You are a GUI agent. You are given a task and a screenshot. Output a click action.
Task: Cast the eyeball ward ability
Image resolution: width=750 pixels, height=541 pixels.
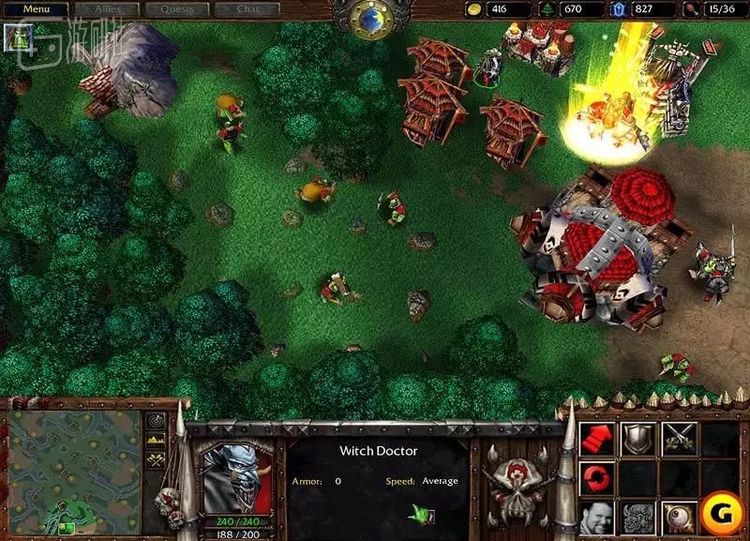click(680, 518)
